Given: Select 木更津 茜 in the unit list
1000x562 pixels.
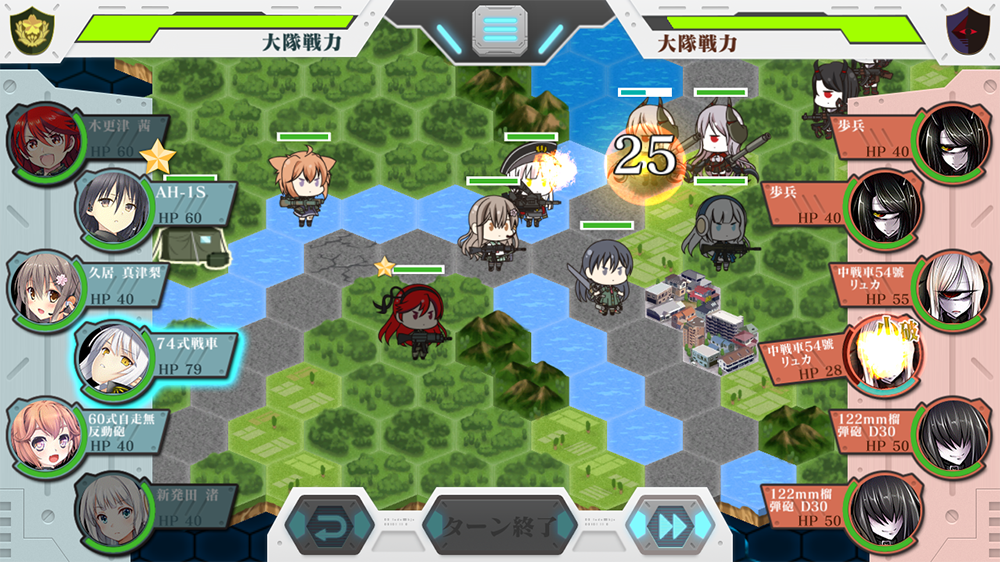Looking at the screenshot, I should point(80,138).
